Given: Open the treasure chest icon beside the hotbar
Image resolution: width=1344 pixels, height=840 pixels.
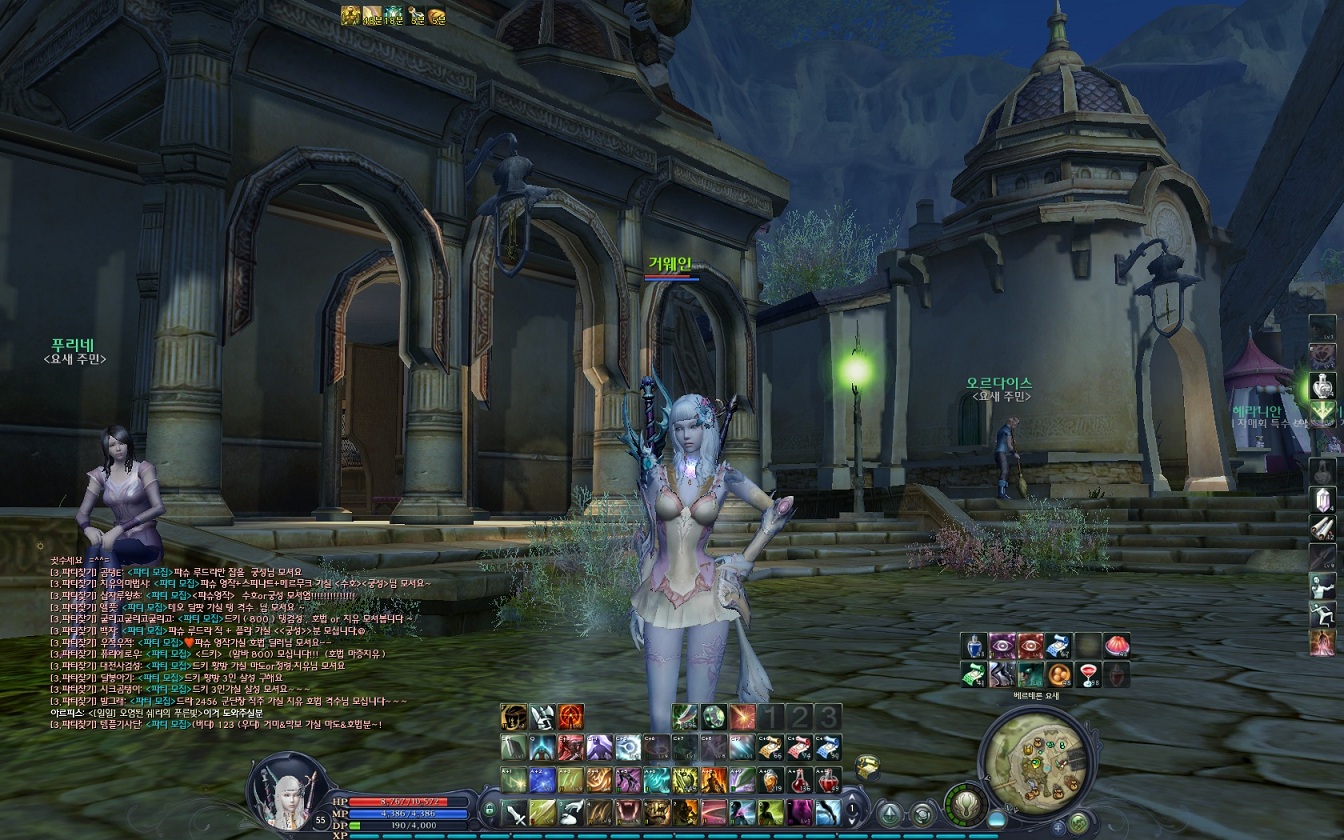Looking at the screenshot, I should [867, 764].
